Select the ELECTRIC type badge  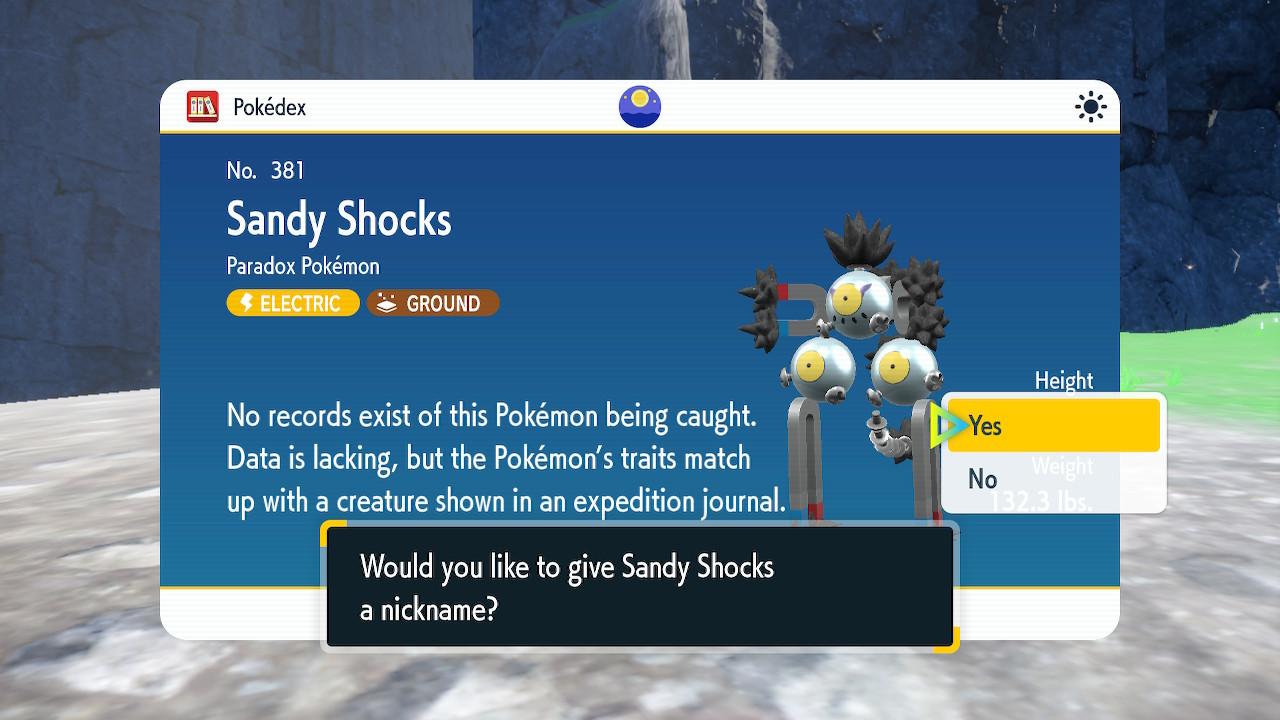[292, 303]
